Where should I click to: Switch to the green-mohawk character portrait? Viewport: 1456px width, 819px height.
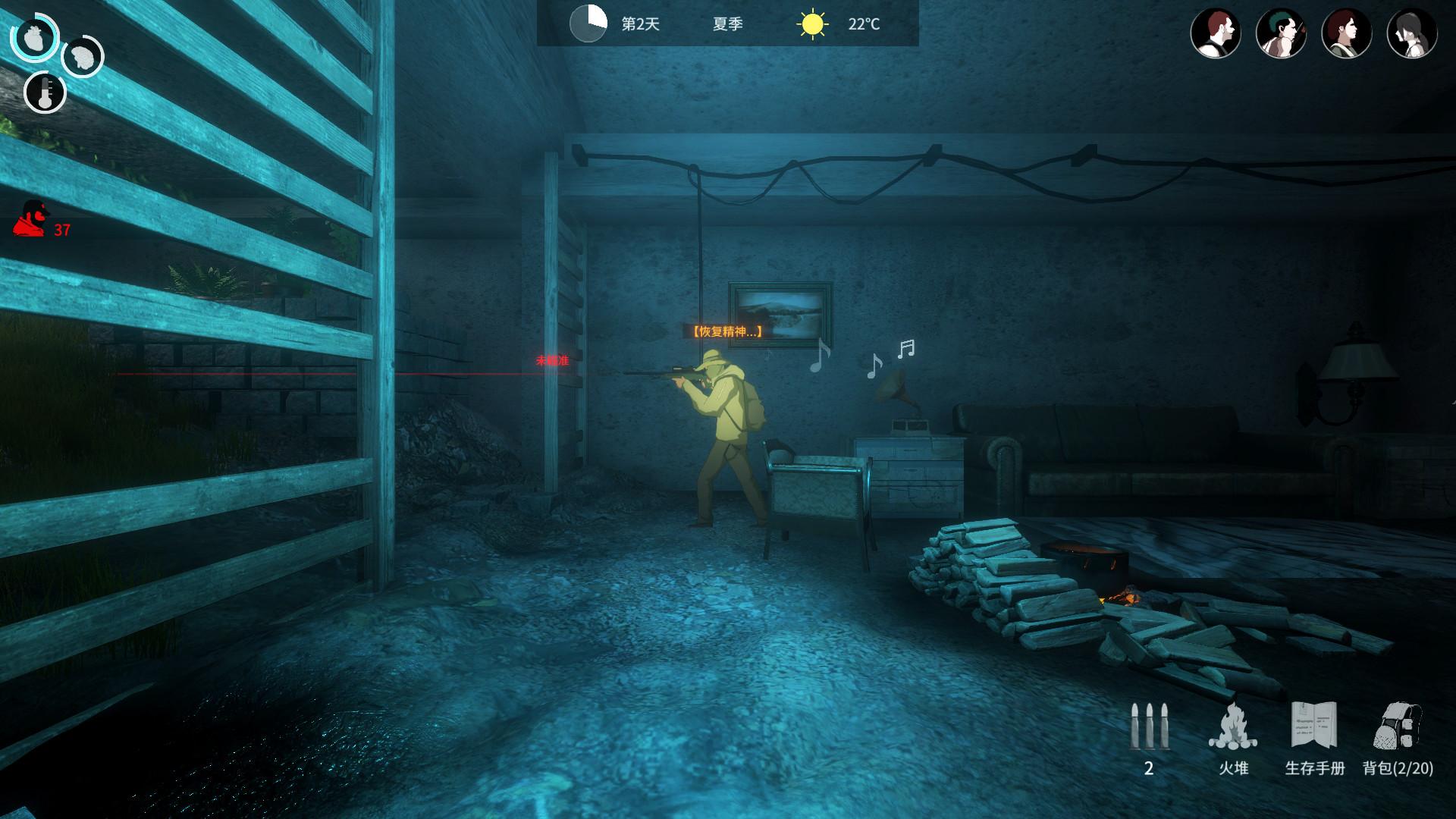(1281, 34)
